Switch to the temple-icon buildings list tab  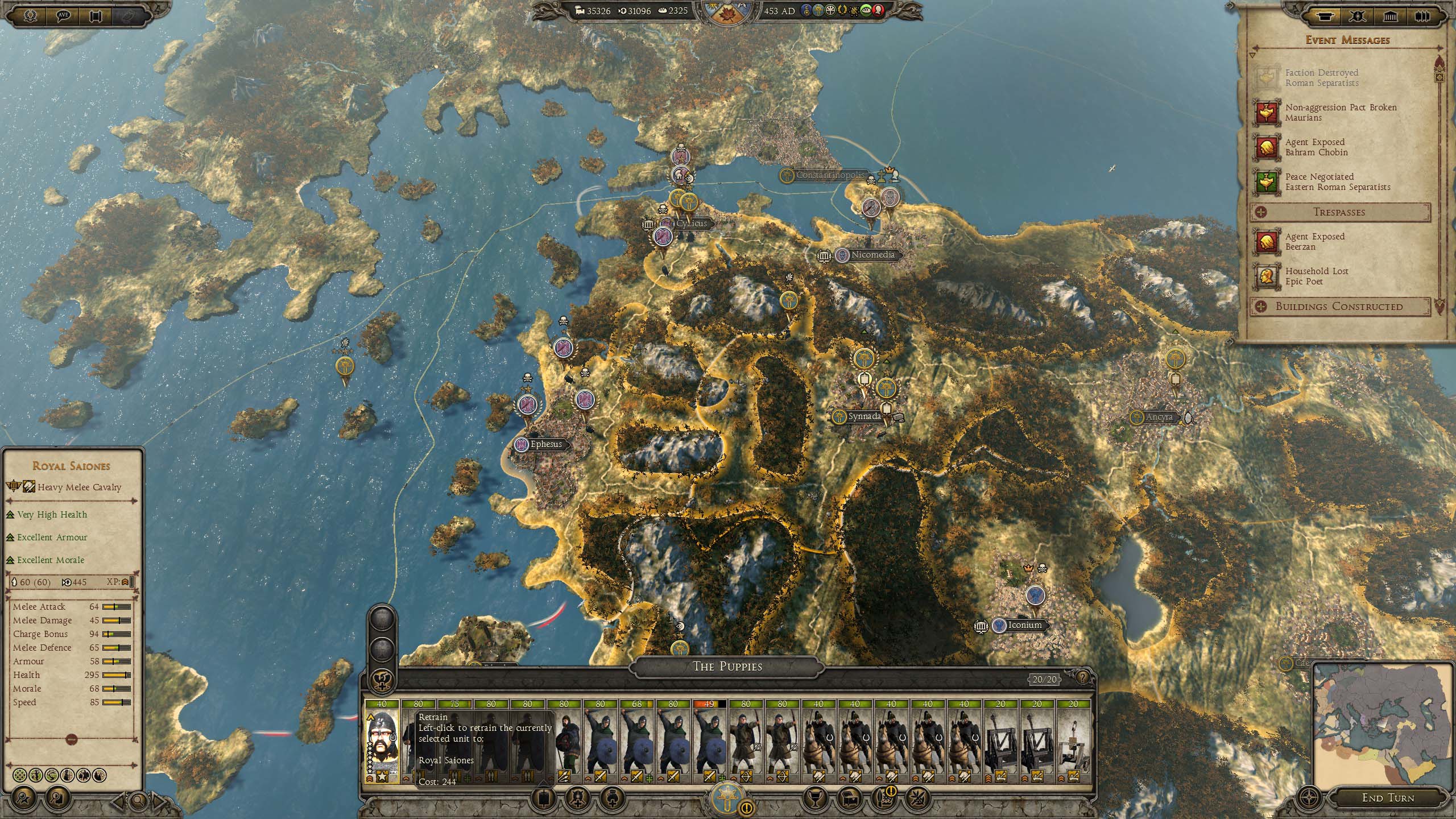tap(1390, 15)
